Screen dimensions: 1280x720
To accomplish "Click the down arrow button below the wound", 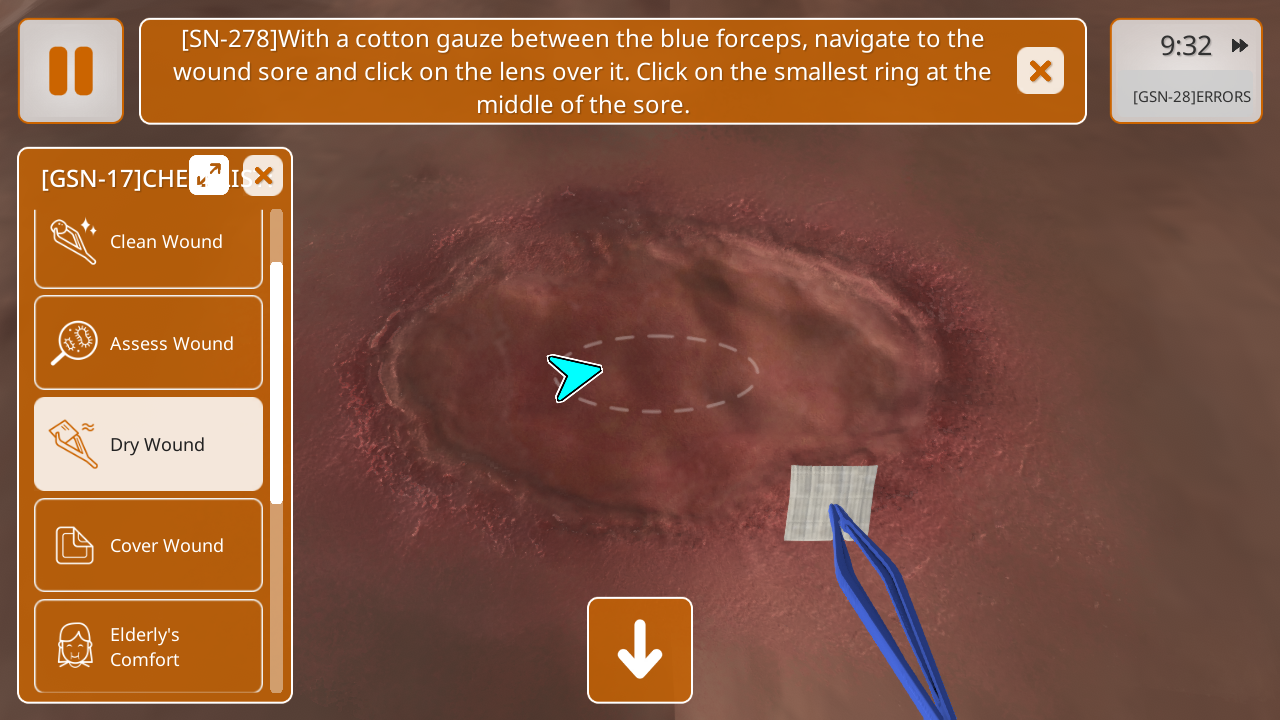I will (640, 650).
